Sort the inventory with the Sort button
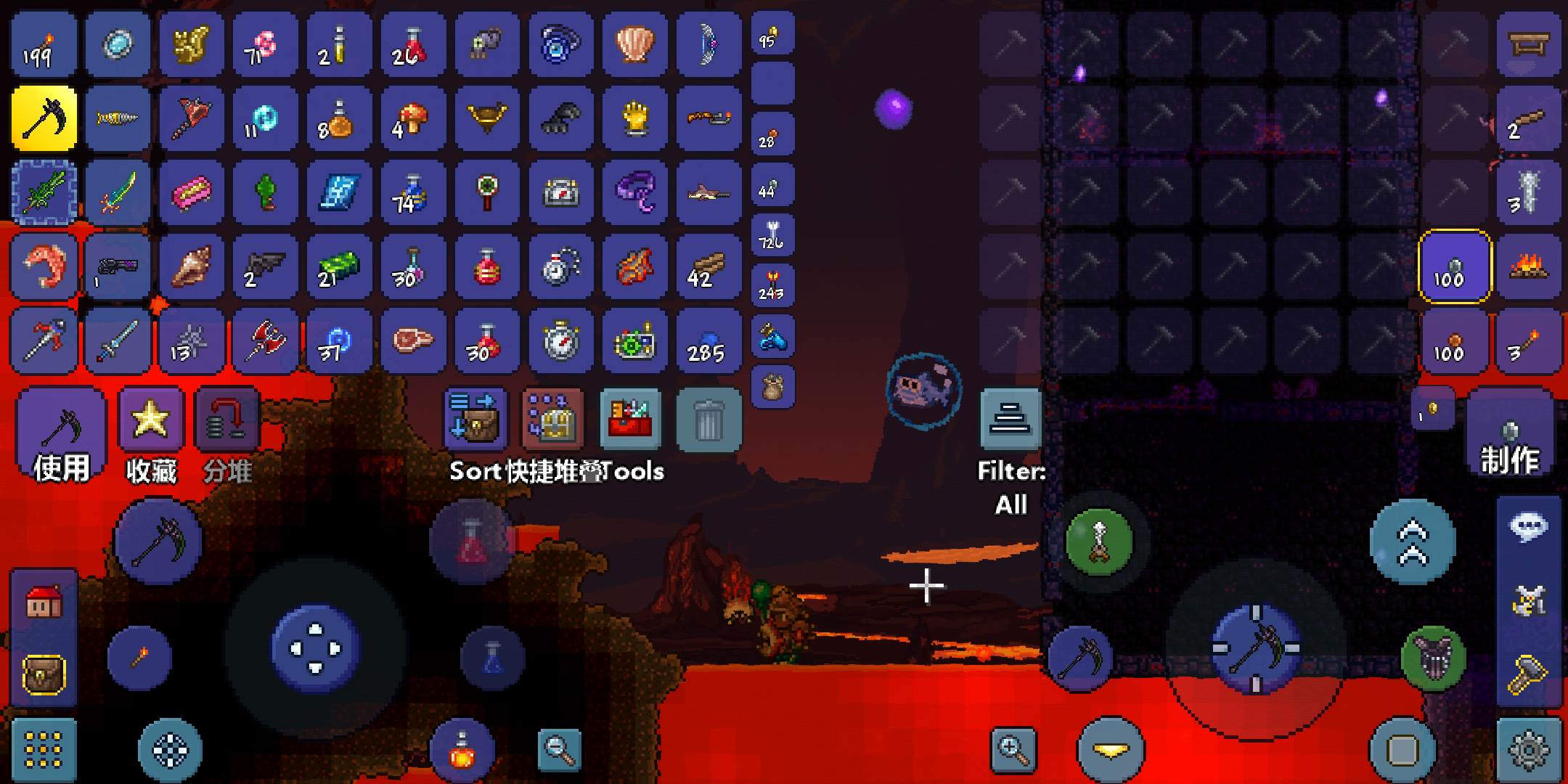The width and height of the screenshot is (1568, 784). (475, 420)
